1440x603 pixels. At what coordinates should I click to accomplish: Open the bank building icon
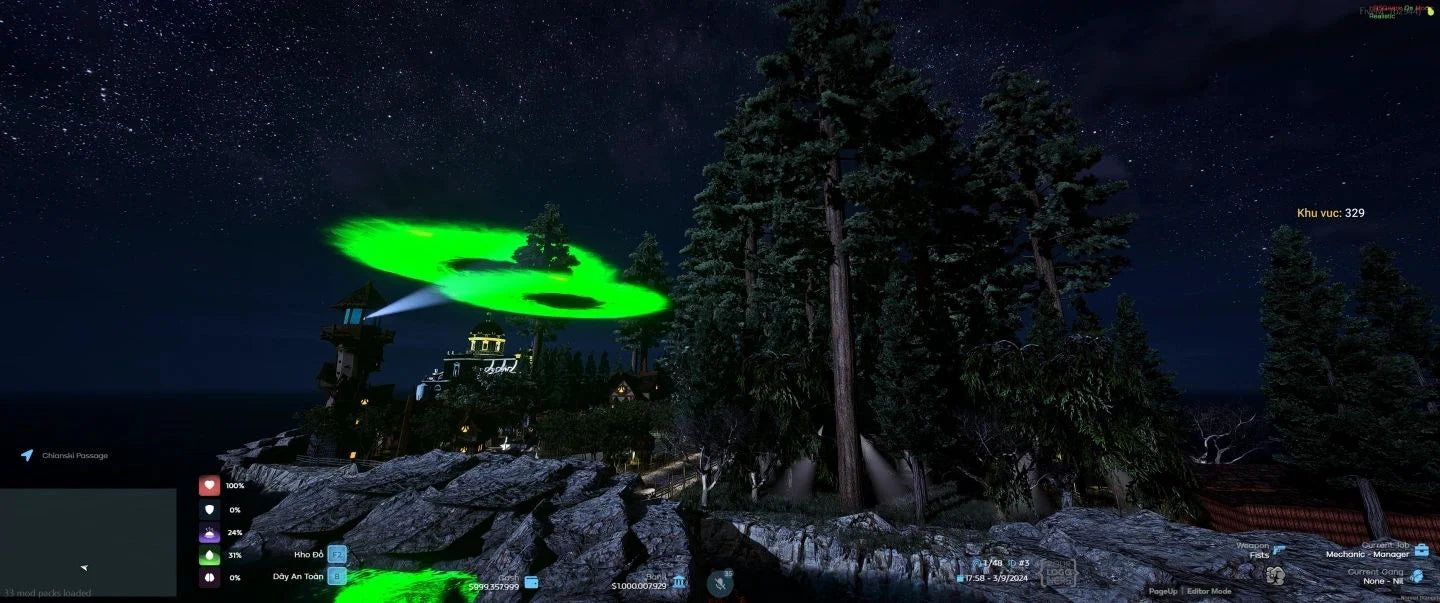(x=679, y=582)
